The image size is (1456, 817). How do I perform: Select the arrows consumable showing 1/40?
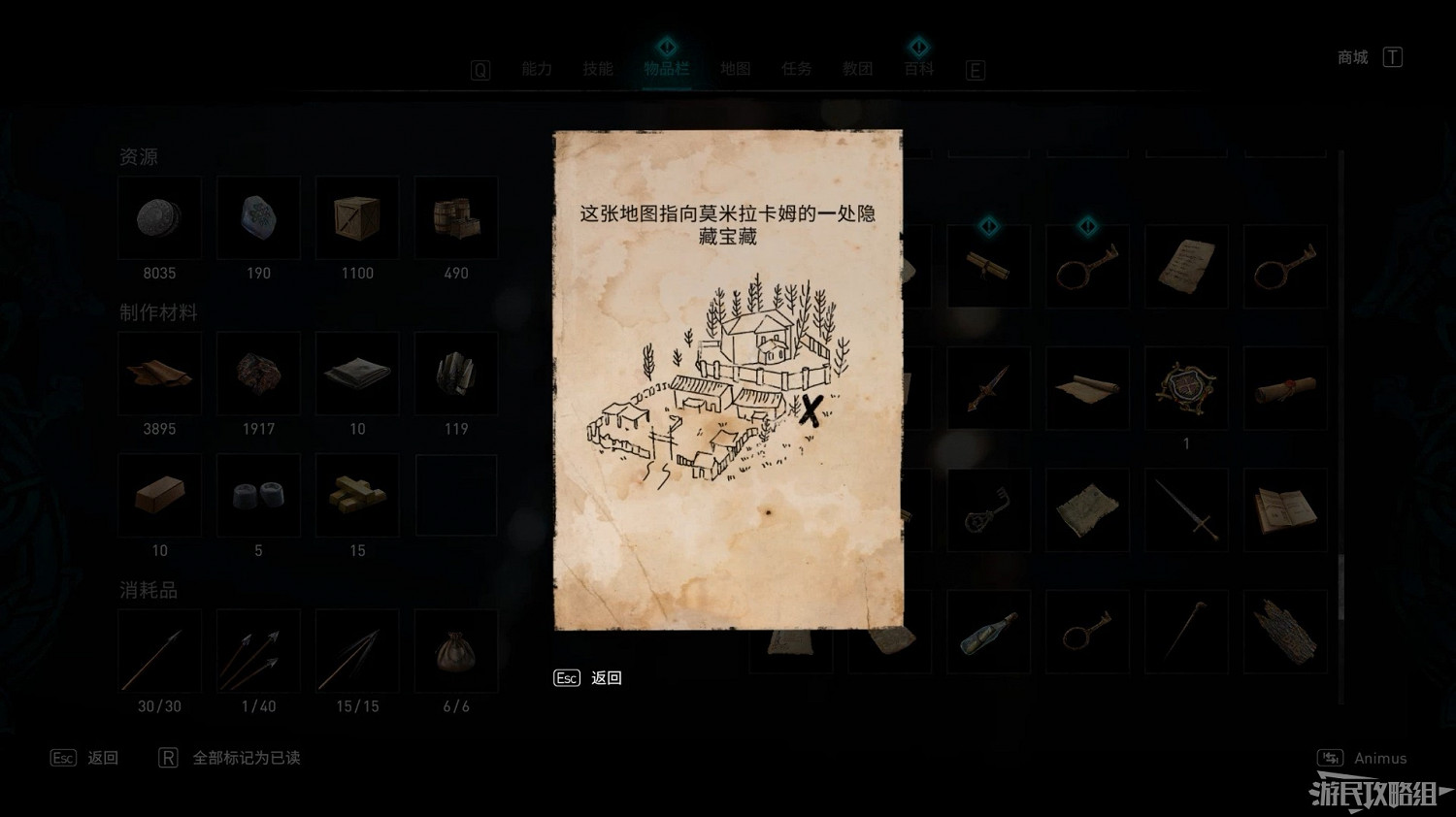[258, 650]
